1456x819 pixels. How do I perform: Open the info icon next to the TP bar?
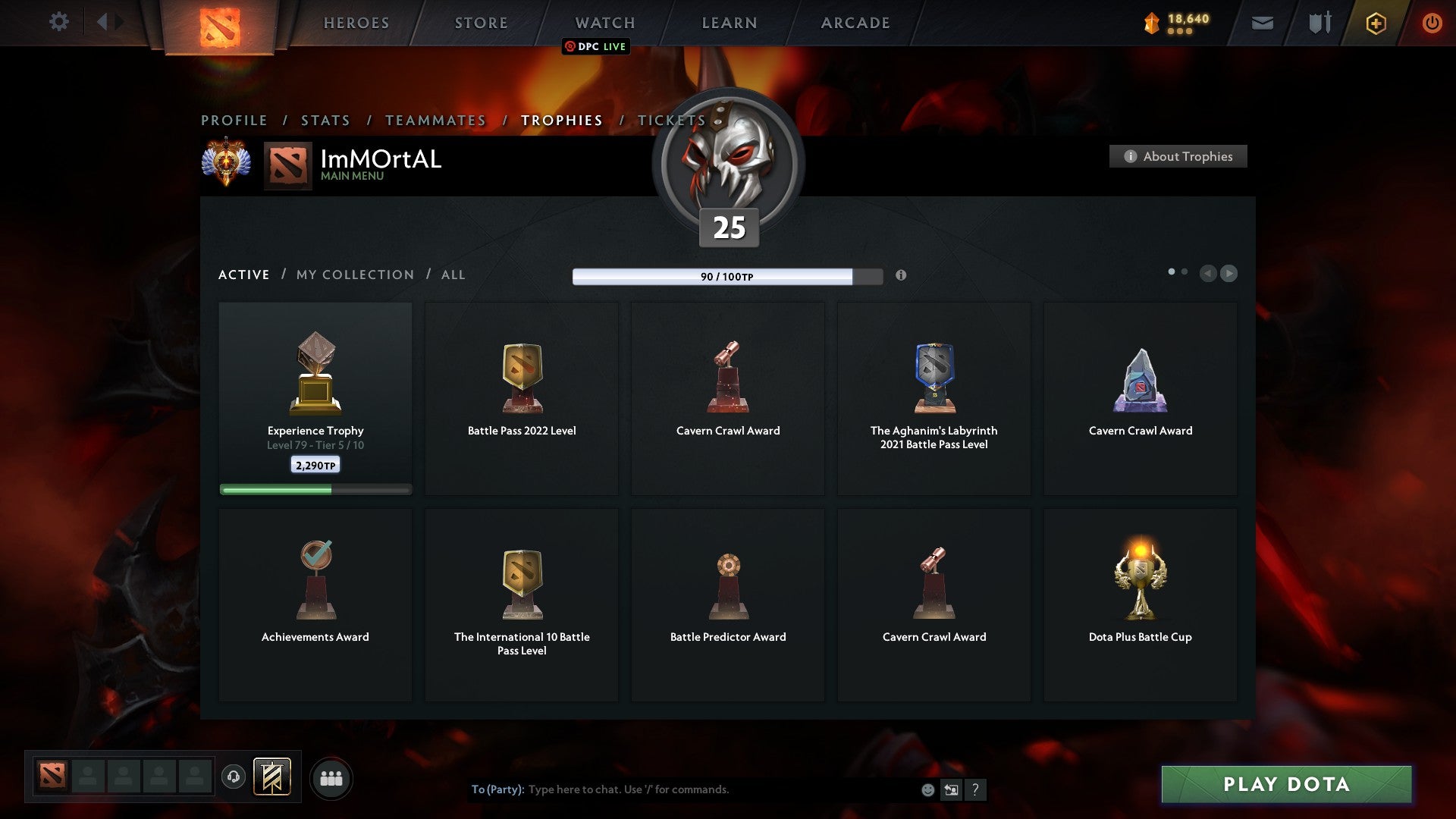pos(902,276)
